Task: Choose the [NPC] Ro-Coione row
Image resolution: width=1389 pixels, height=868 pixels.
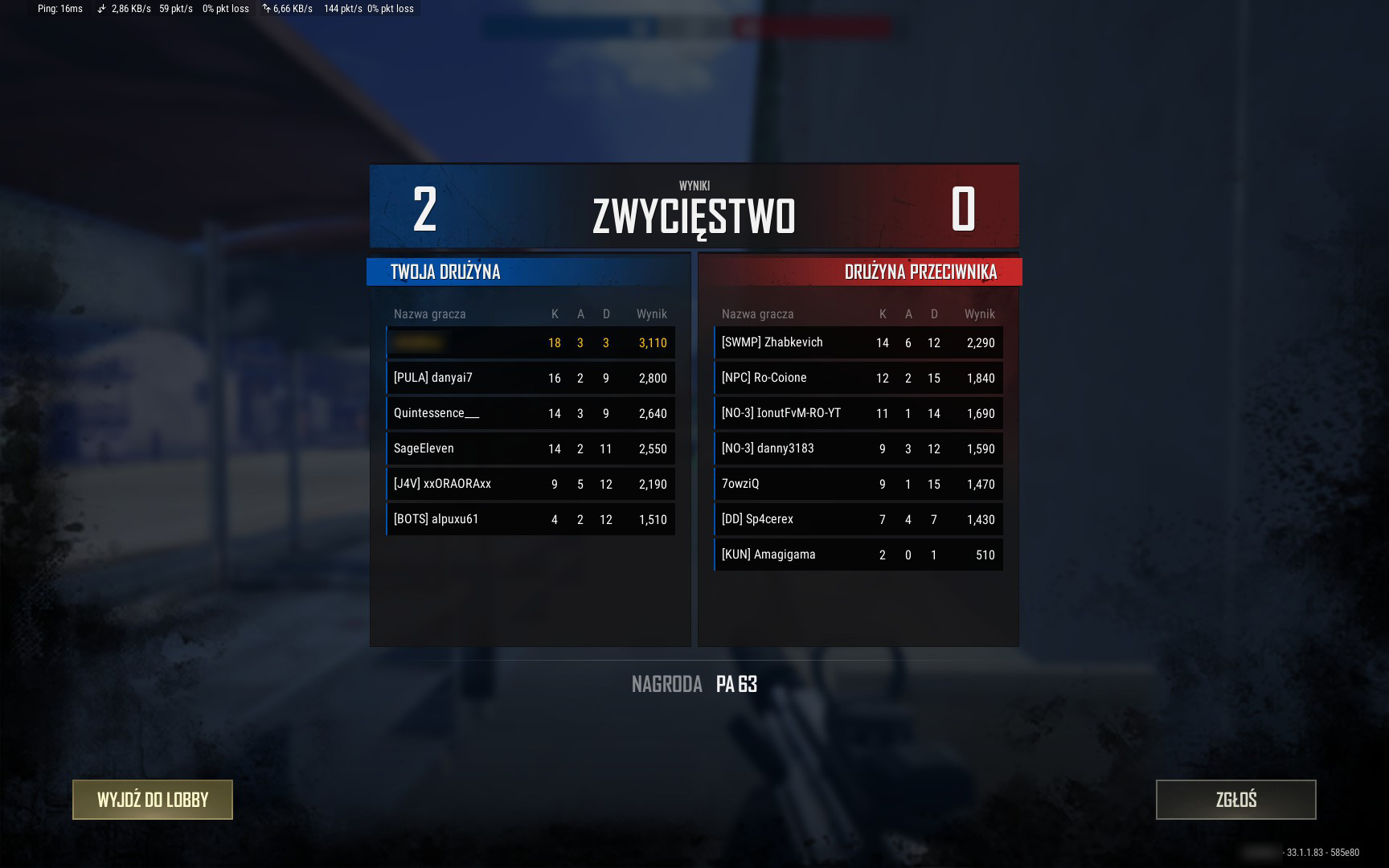Action: [858, 378]
